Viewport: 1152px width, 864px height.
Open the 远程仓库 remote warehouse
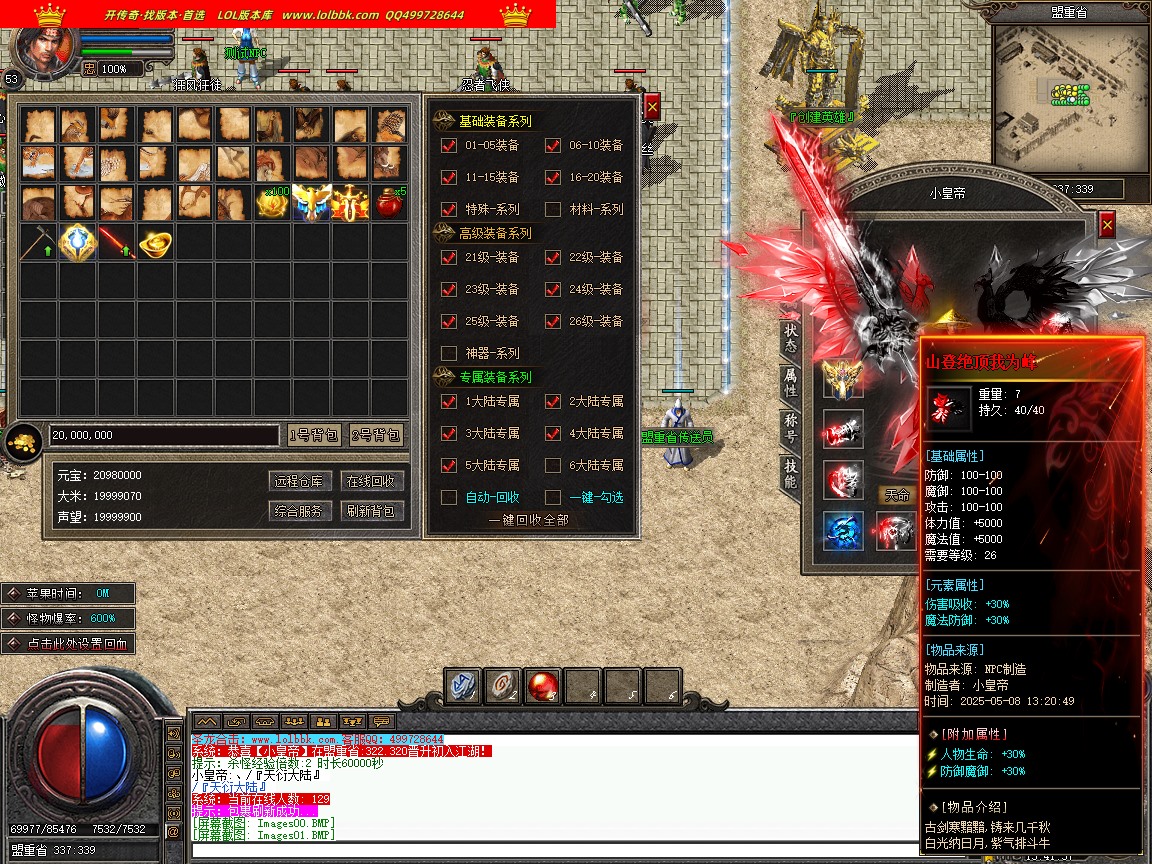tap(300, 481)
